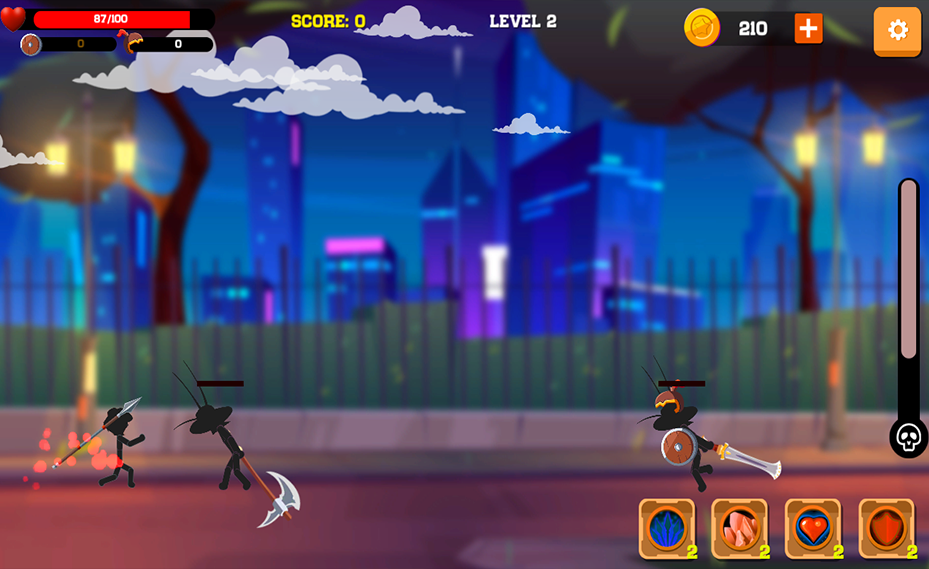The image size is (929, 569).
Task: Click the gold coin icon
Action: [x=702, y=28]
